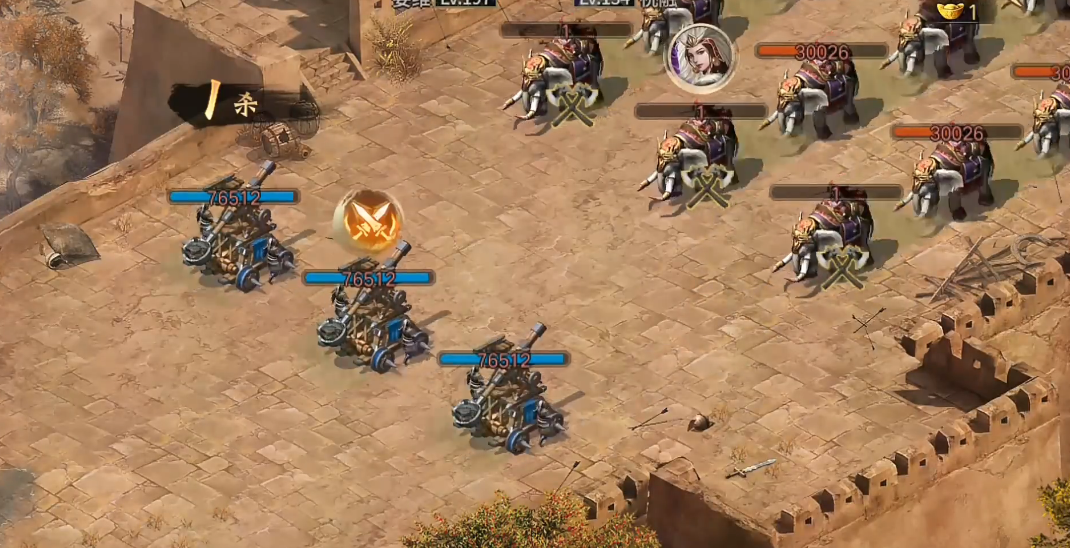Activate the glowing crossed-swords attack orb
The width and height of the screenshot is (1070, 548).
pyautogui.click(x=368, y=221)
